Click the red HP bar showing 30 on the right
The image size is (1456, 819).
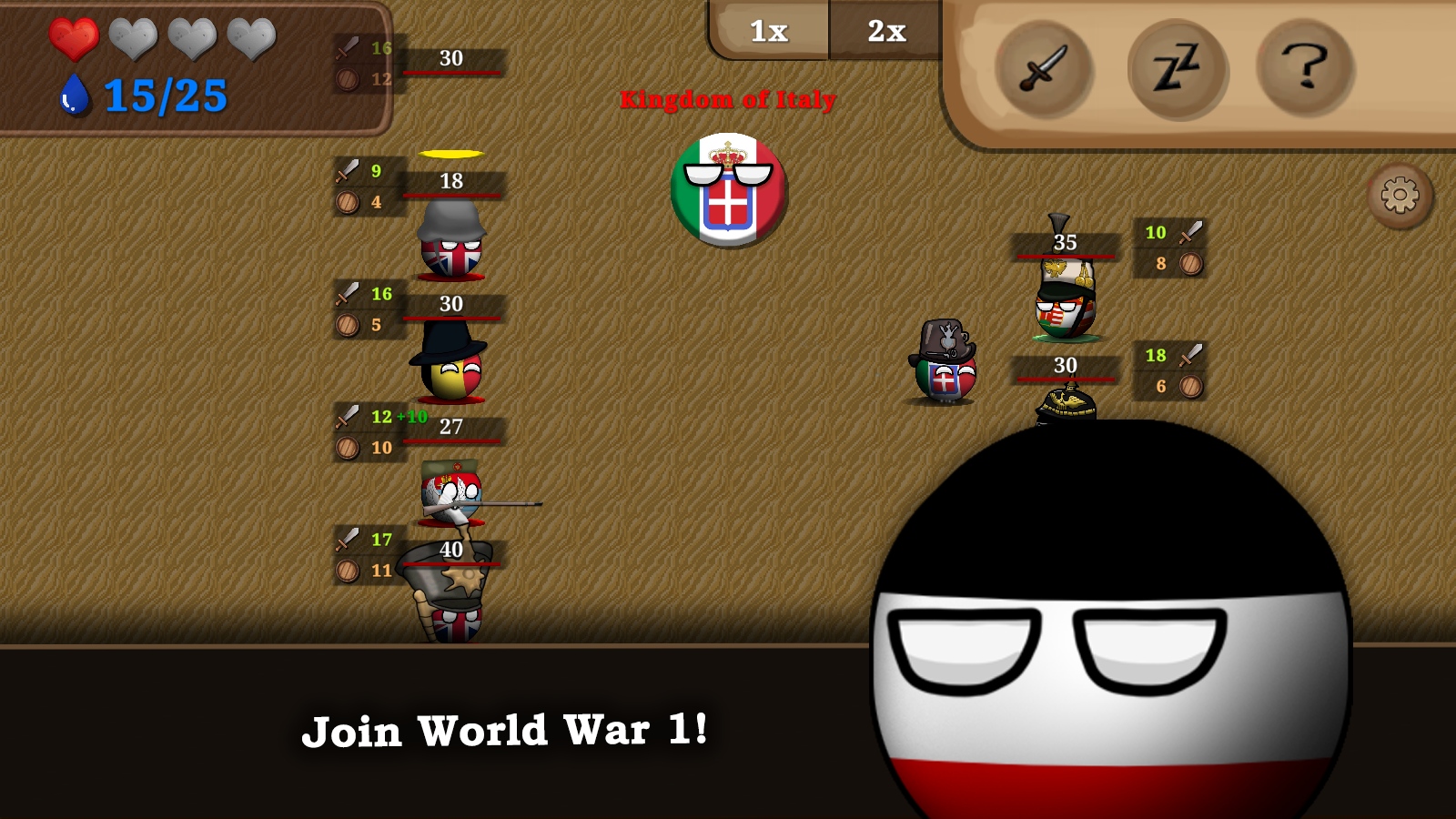1067,379
